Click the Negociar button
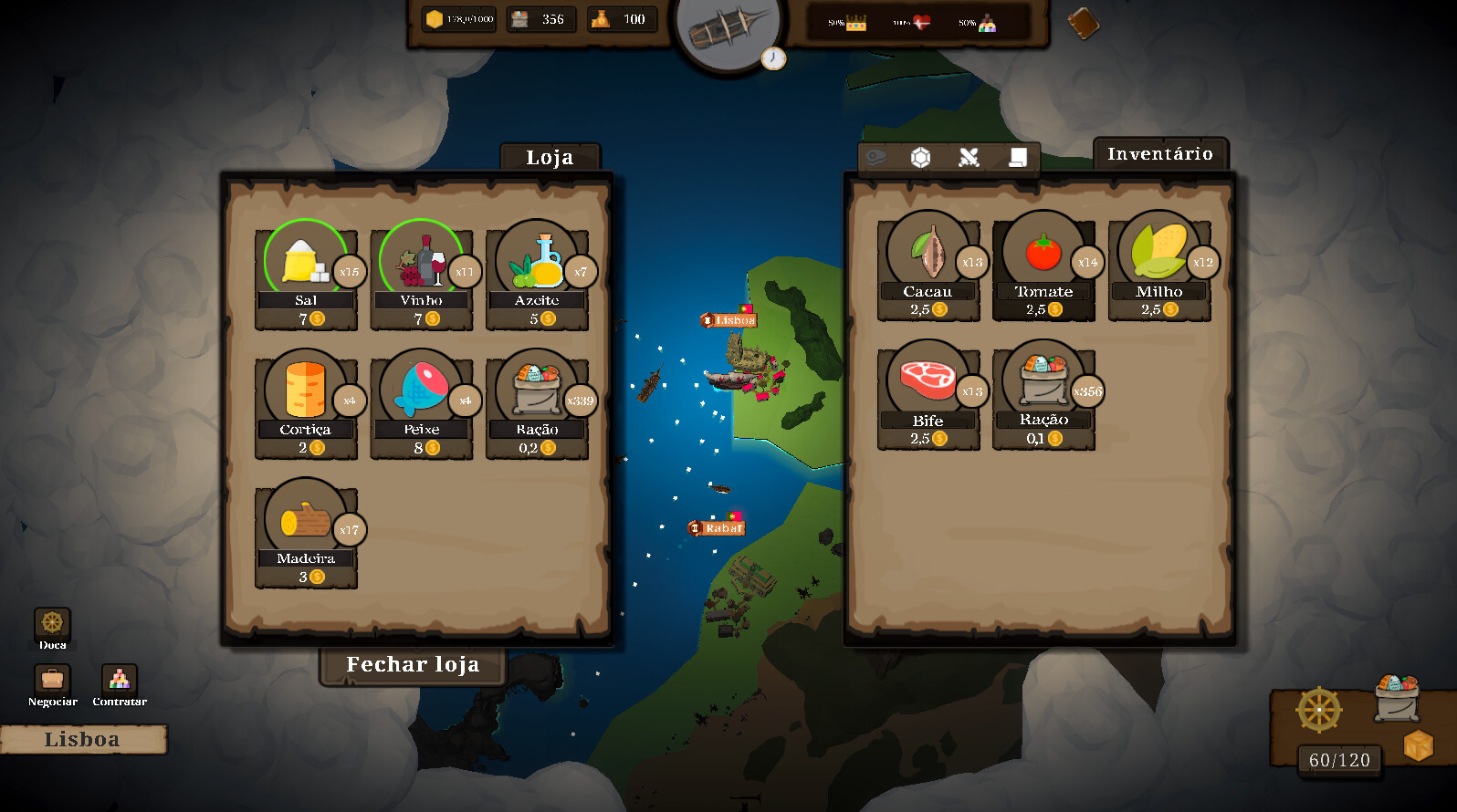Image resolution: width=1457 pixels, height=812 pixels. point(52,681)
